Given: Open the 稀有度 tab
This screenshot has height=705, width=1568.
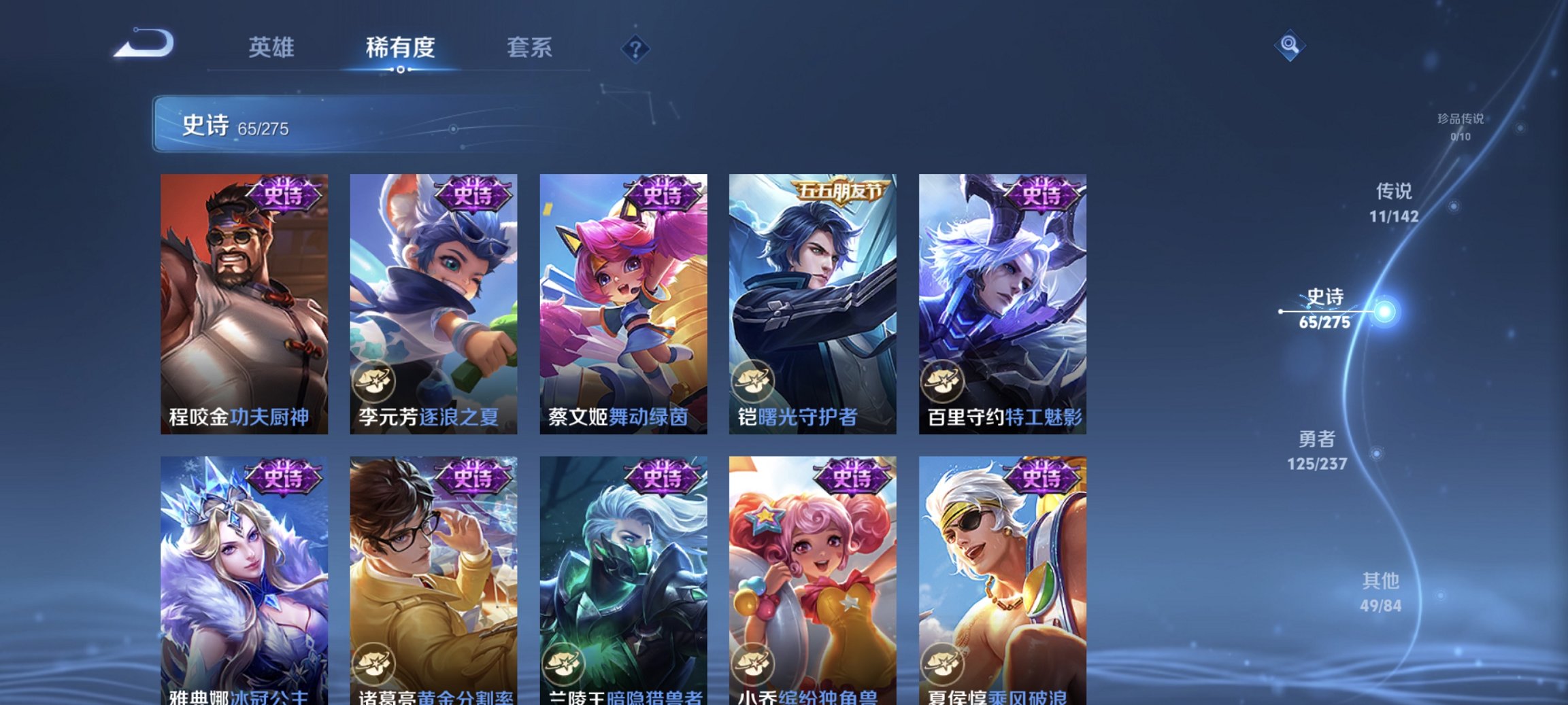Looking at the screenshot, I should 400,48.
